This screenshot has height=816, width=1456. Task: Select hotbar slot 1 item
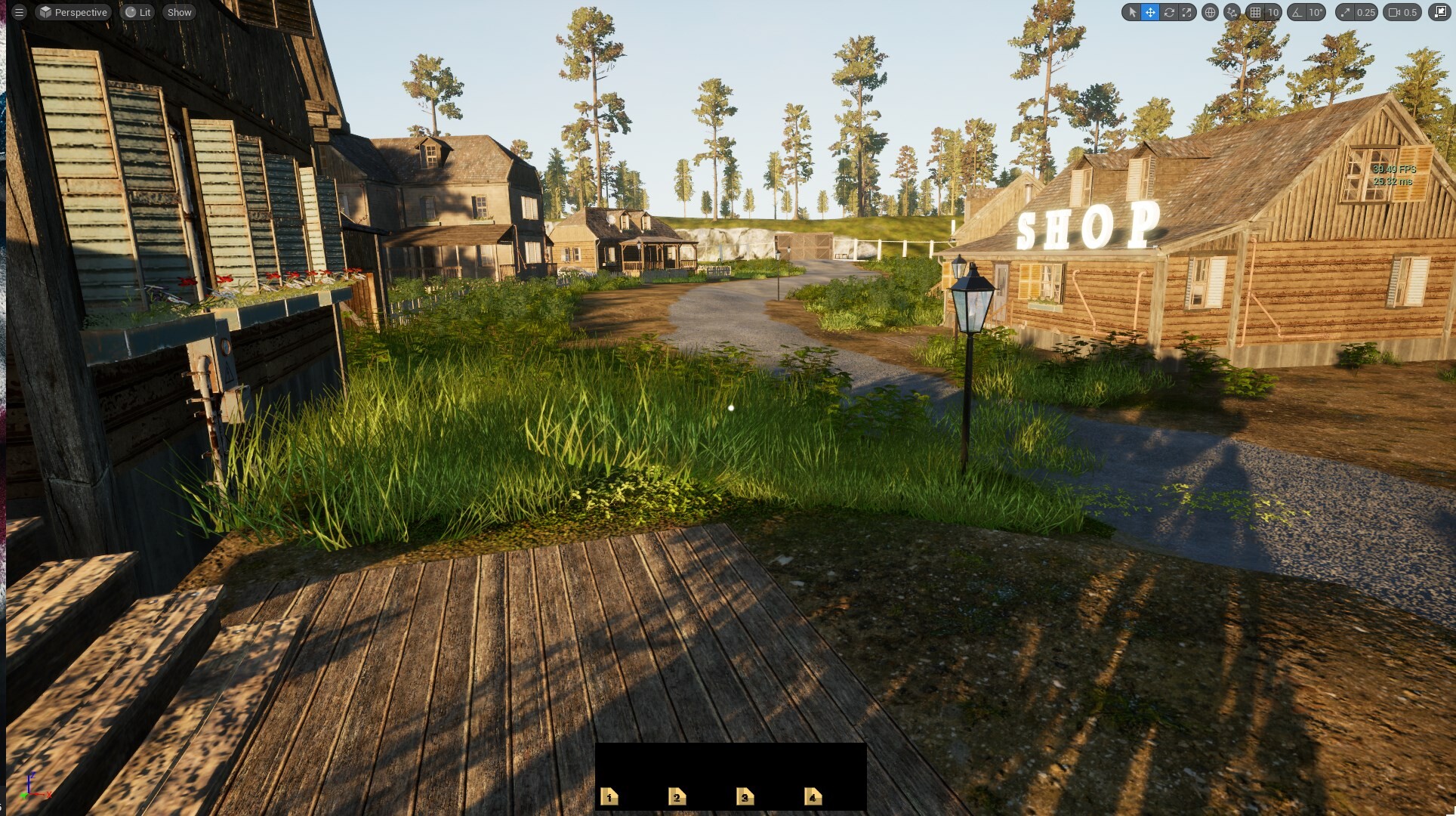tap(609, 796)
